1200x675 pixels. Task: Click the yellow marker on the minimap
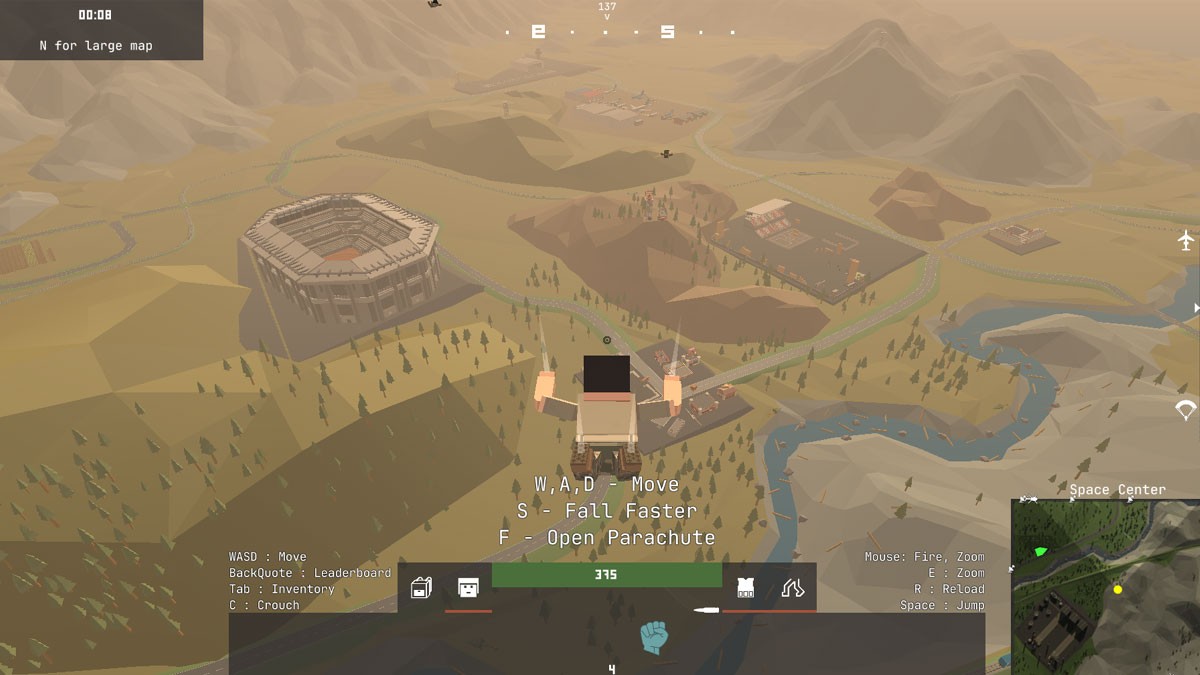(1118, 590)
